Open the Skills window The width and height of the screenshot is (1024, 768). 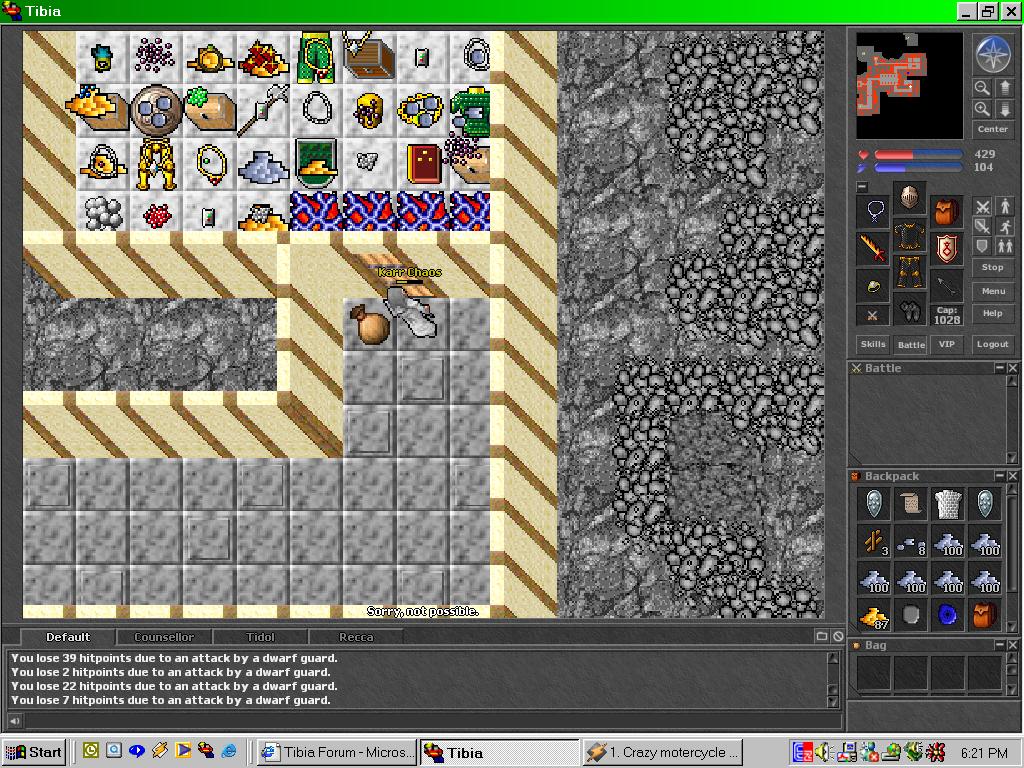tap(873, 344)
